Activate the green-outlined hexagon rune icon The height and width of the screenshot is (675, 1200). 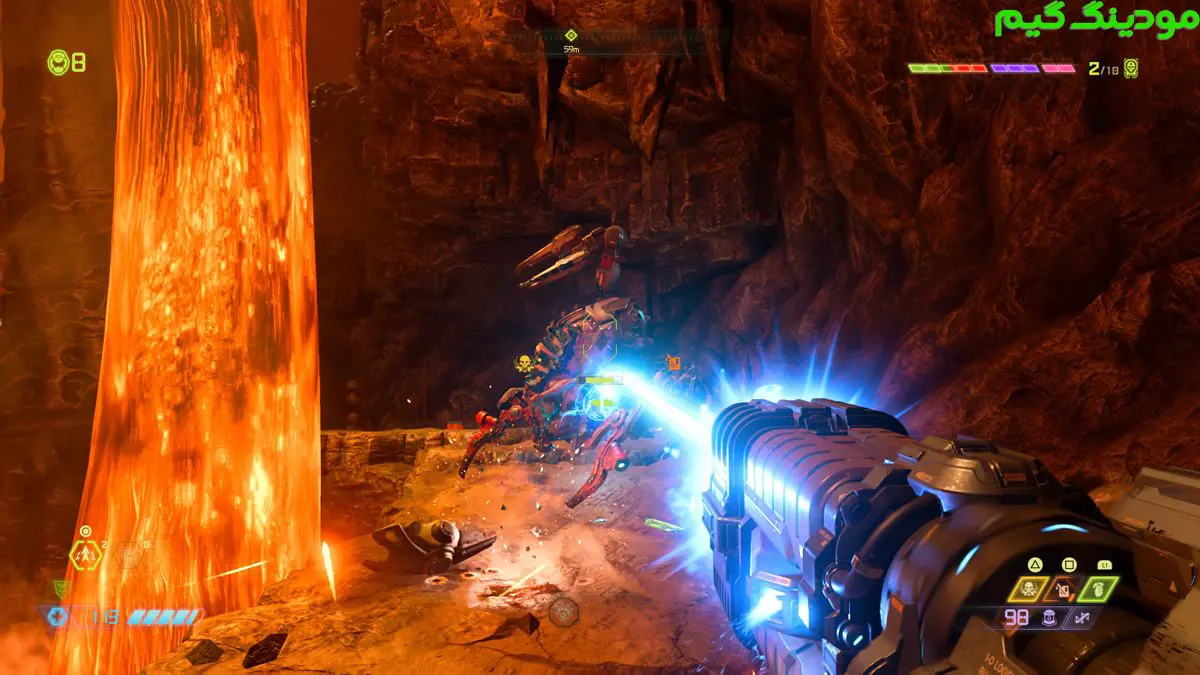(x=84, y=553)
